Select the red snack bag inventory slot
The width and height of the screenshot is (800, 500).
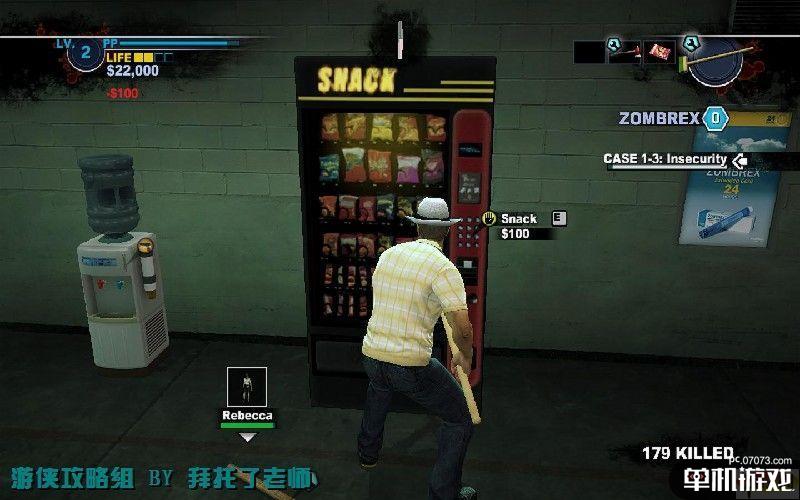[x=659, y=50]
